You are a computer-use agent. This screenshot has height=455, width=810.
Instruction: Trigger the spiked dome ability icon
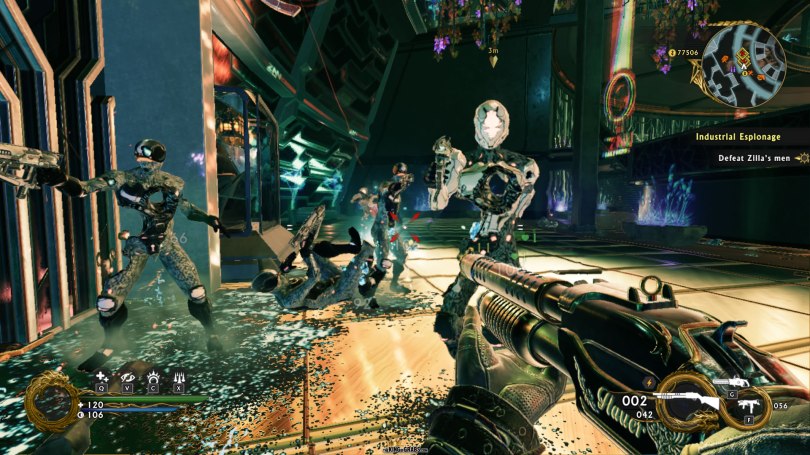(152, 376)
